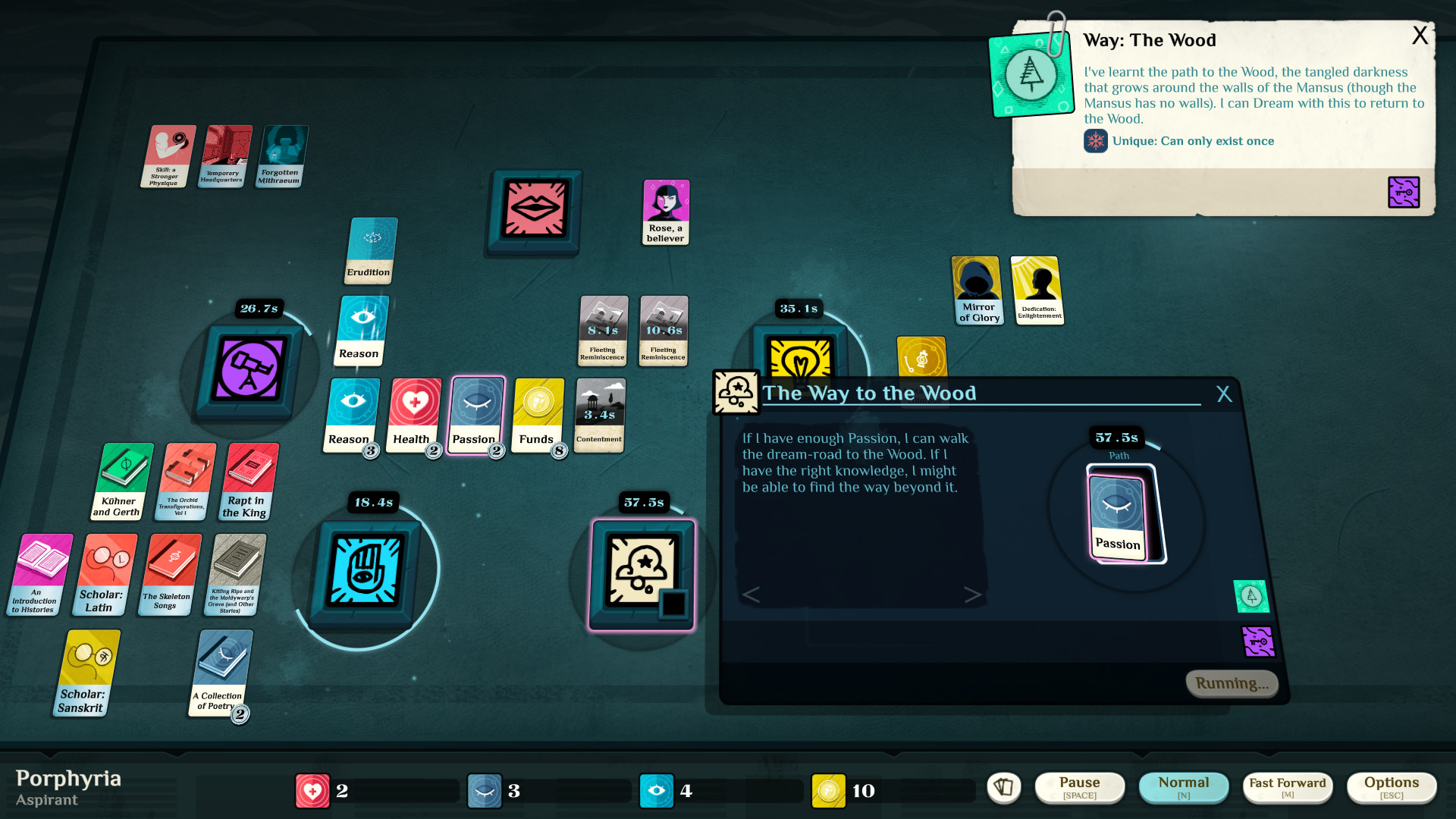Enable Fast Forward speed
The width and height of the screenshot is (1456, 819).
pos(1287,787)
